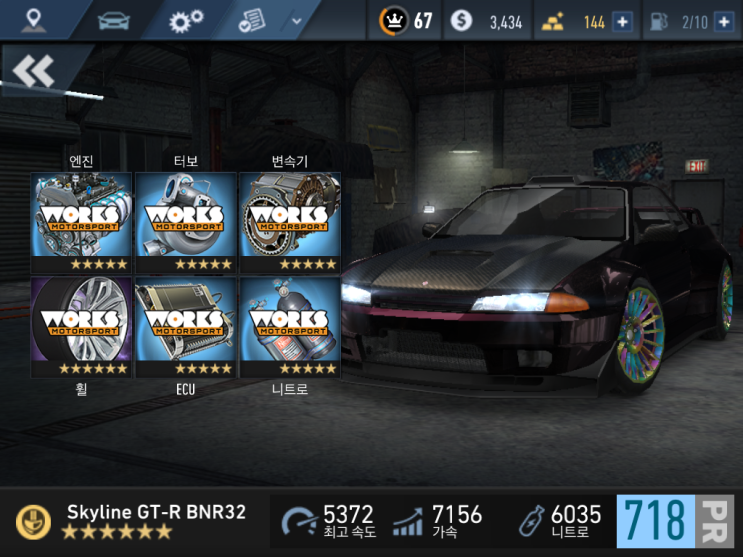Tap the 718 PR performance rating badge

pos(676,521)
